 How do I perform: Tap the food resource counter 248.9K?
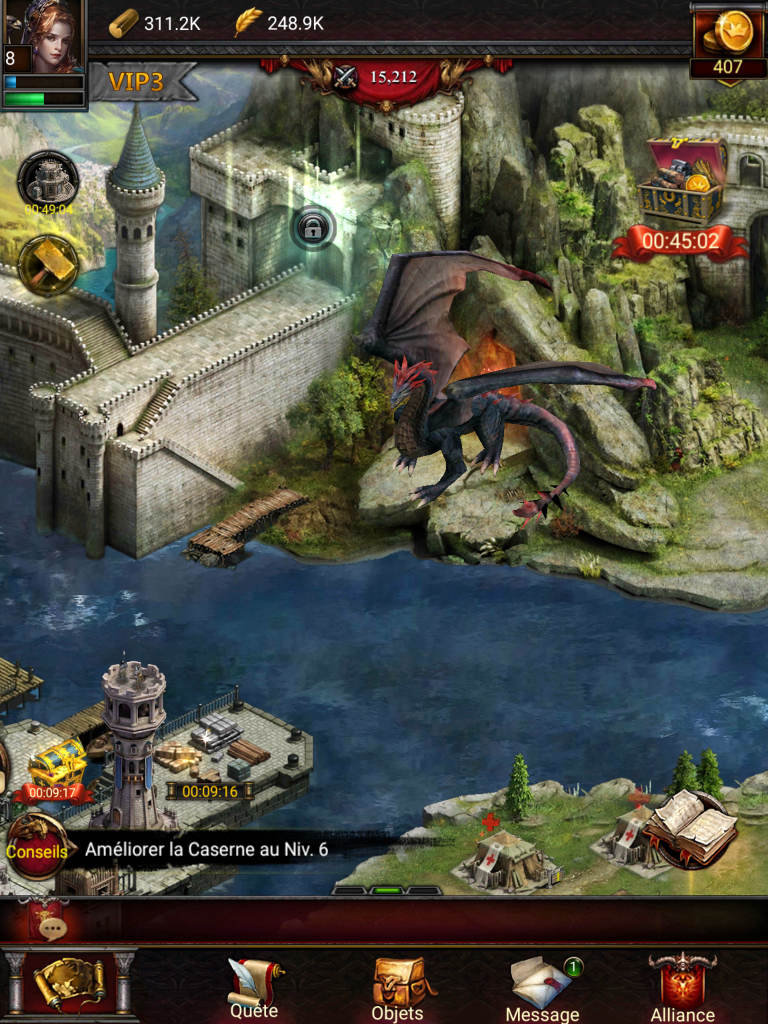pyautogui.click(x=279, y=23)
